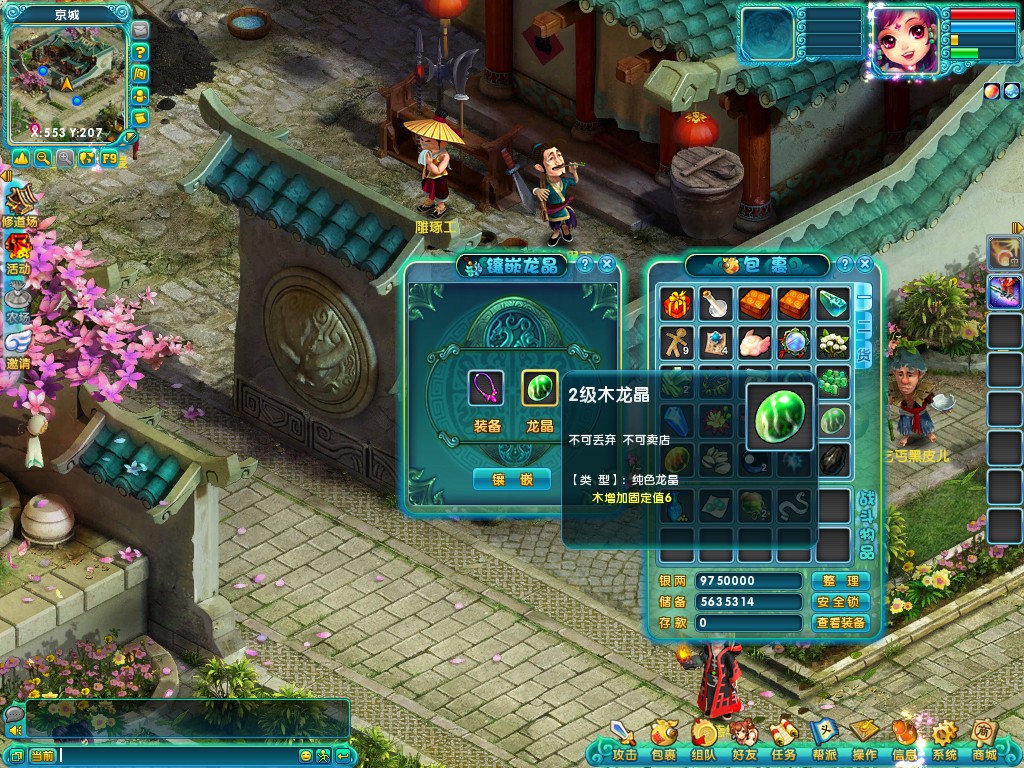Open the 活动 events panel
The height and width of the screenshot is (768, 1024).
(18, 252)
